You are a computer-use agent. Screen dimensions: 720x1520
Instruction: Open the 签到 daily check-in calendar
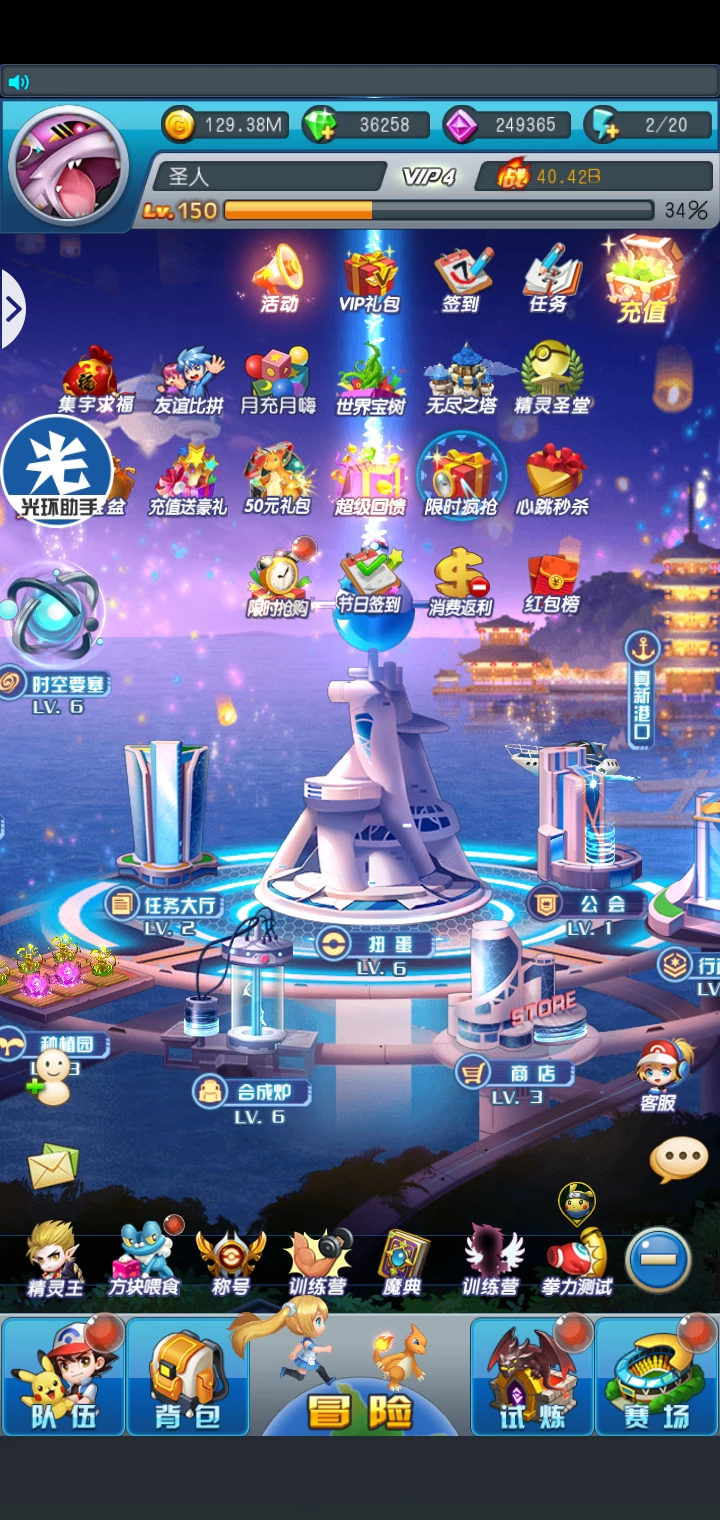[x=462, y=278]
